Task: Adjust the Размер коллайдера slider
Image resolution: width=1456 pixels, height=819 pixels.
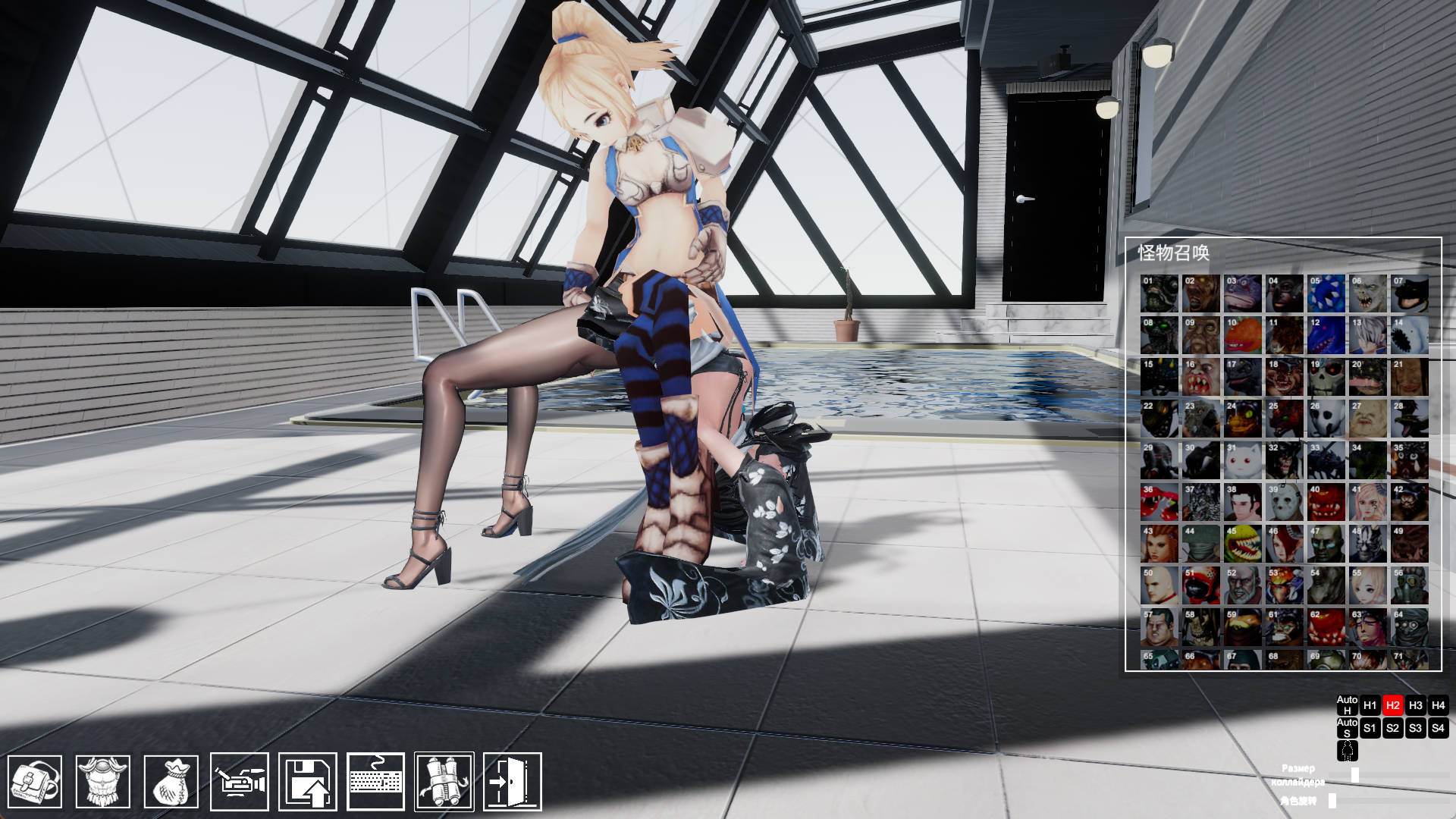Action: pyautogui.click(x=1356, y=775)
